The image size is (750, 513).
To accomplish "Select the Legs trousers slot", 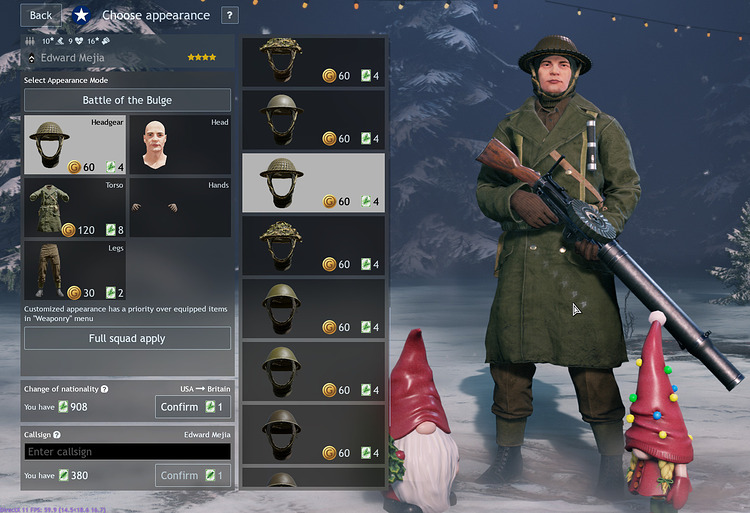I will [x=75, y=270].
